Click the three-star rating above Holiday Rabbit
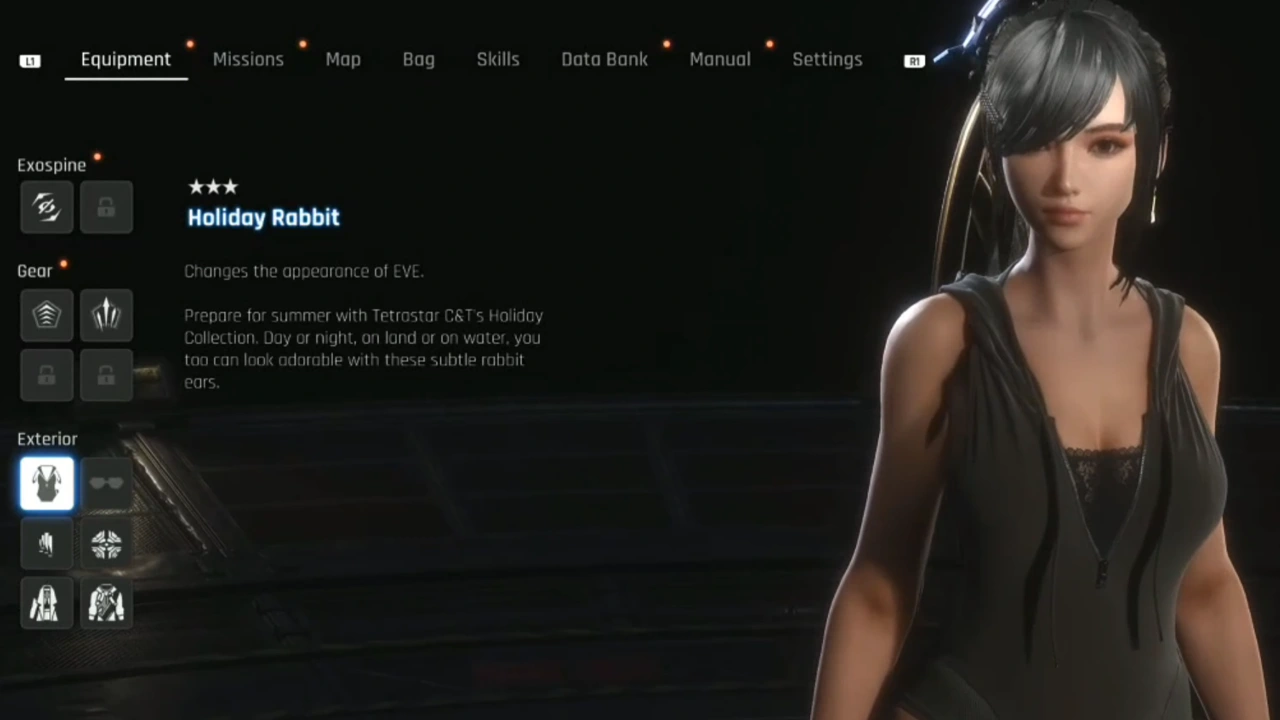The image size is (1280, 720). (x=213, y=186)
